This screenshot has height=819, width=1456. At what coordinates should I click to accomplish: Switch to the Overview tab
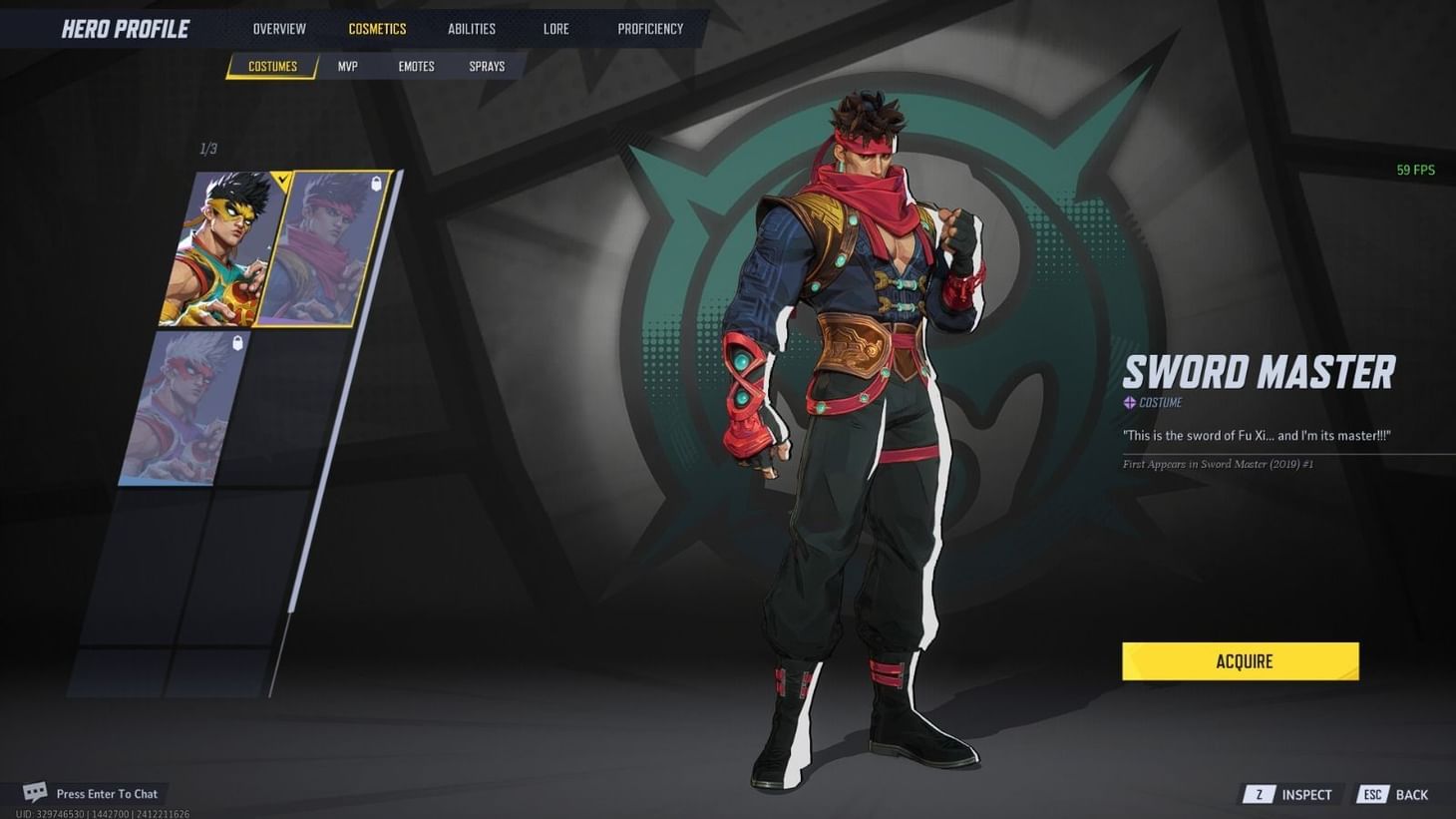(x=278, y=28)
